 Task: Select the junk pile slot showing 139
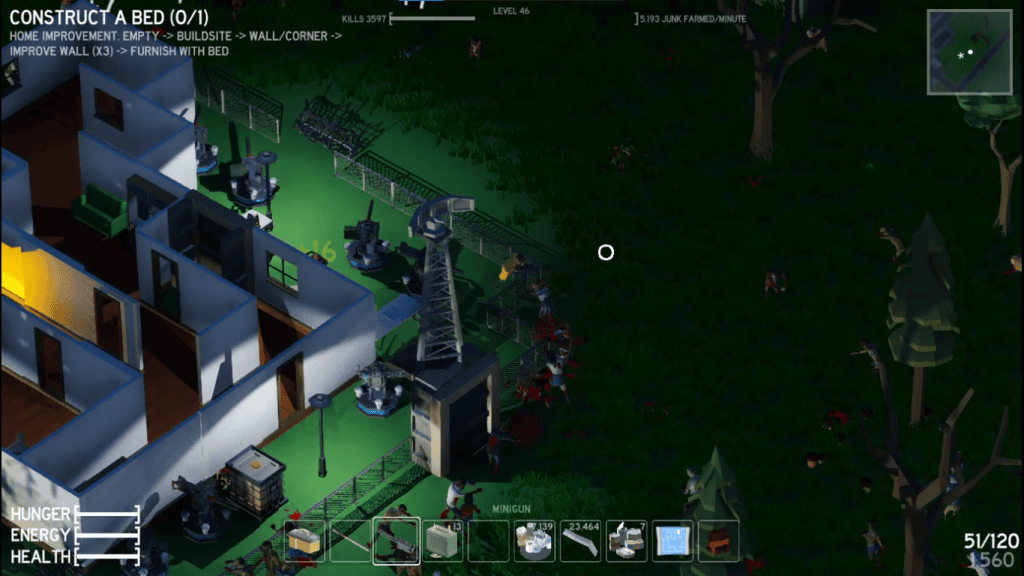click(534, 541)
